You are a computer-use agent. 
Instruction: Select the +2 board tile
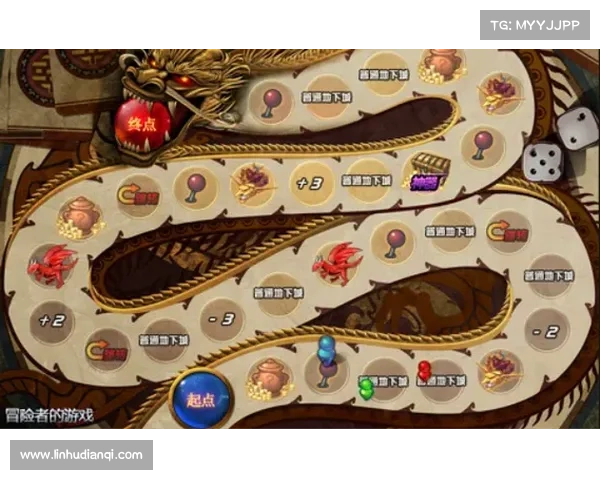click(51, 321)
